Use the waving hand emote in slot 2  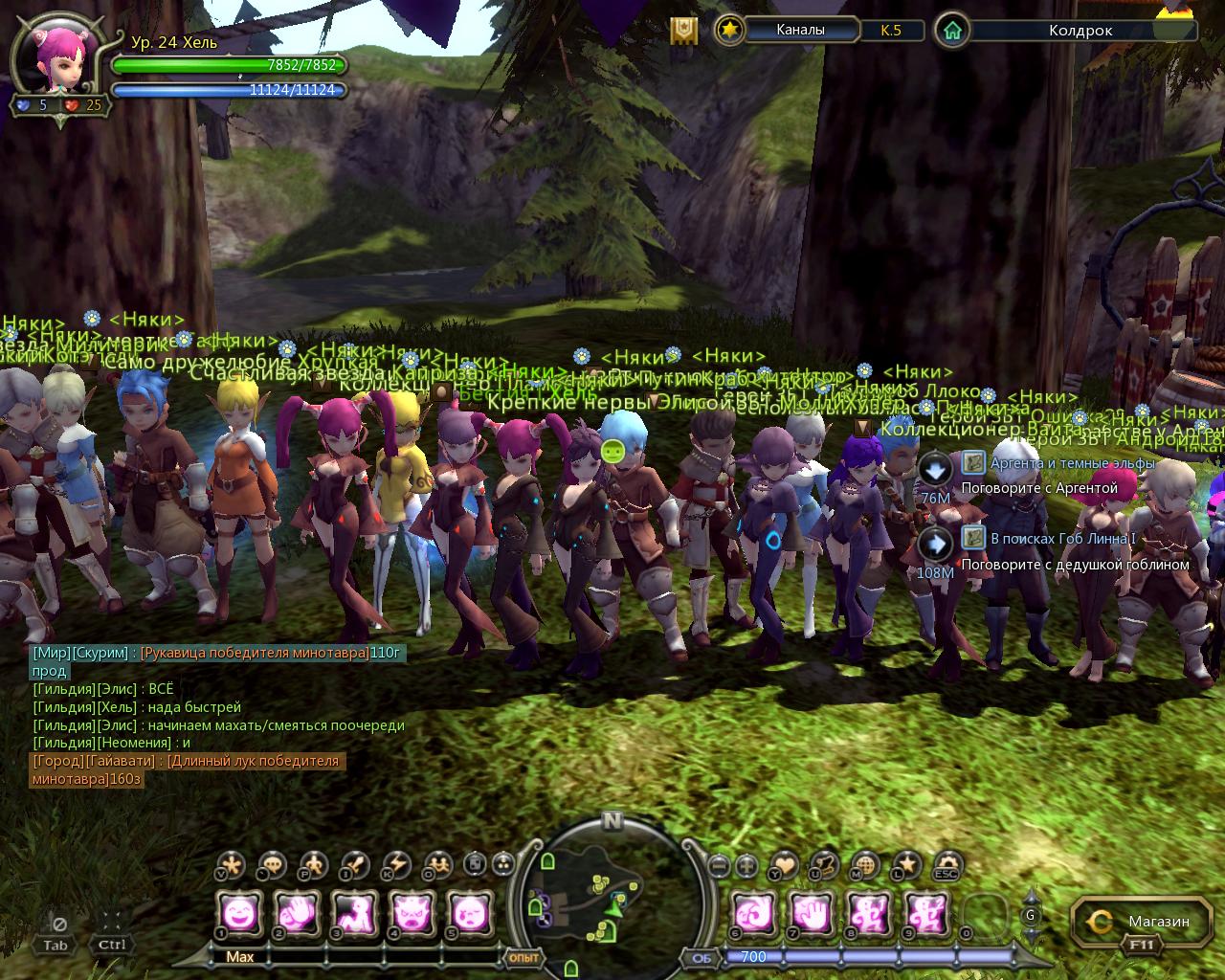click(x=297, y=912)
